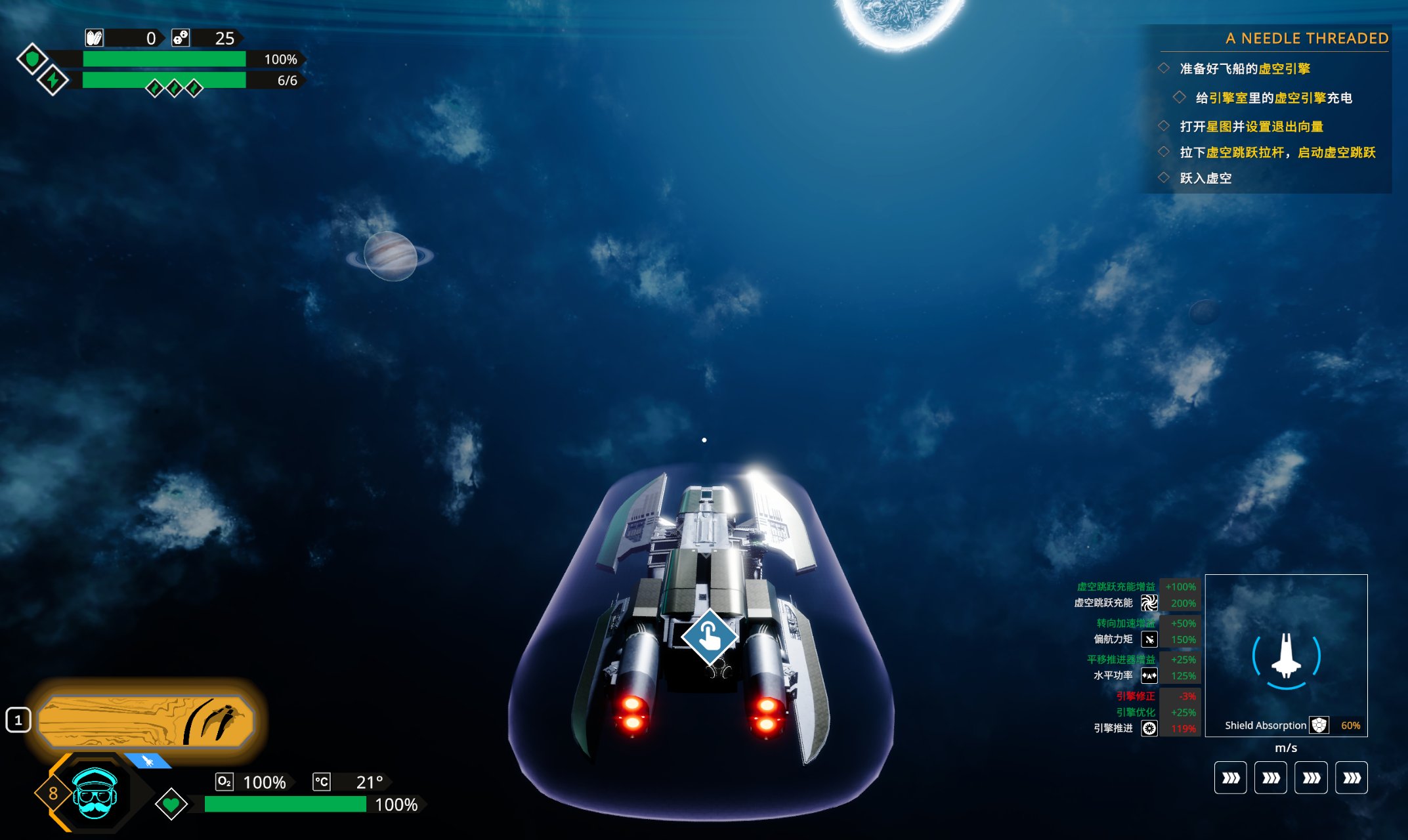The height and width of the screenshot is (840, 1408).
Task: Click the touch interact diamond on the ship
Action: point(709,637)
